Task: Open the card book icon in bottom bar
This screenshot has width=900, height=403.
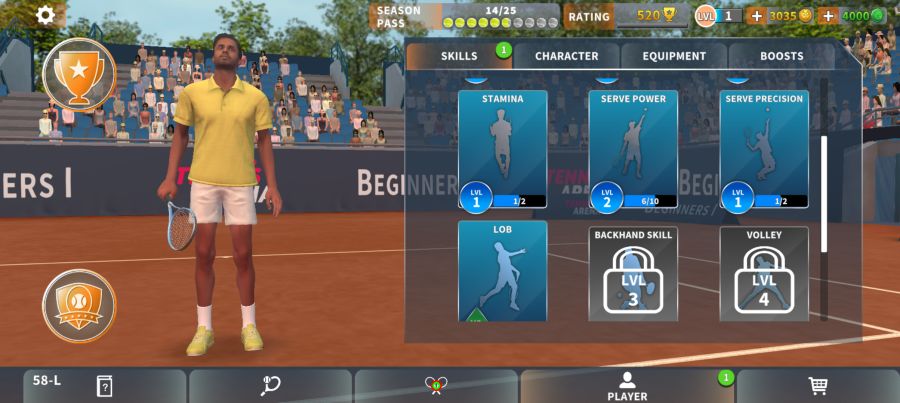Action: [104, 386]
